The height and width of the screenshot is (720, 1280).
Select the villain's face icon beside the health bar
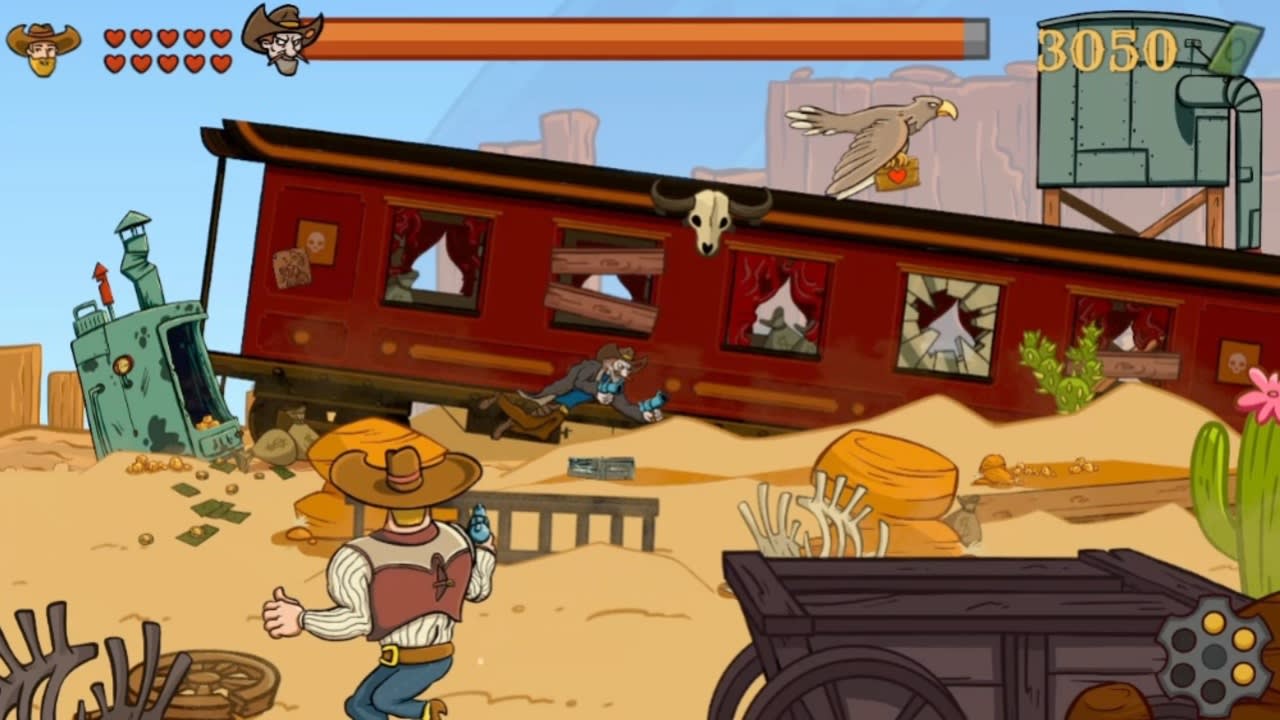click(283, 36)
